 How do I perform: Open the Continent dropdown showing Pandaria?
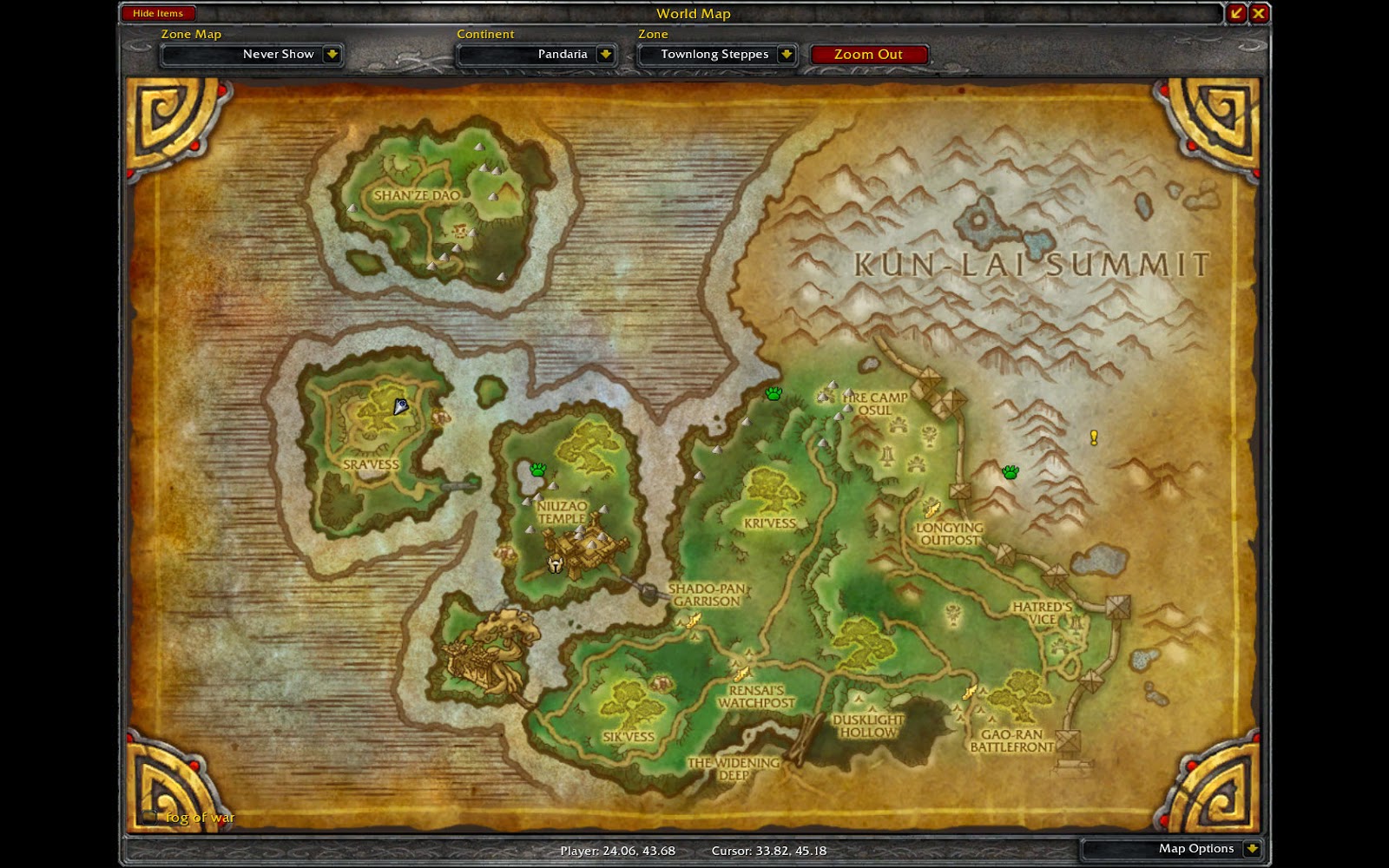(603, 54)
